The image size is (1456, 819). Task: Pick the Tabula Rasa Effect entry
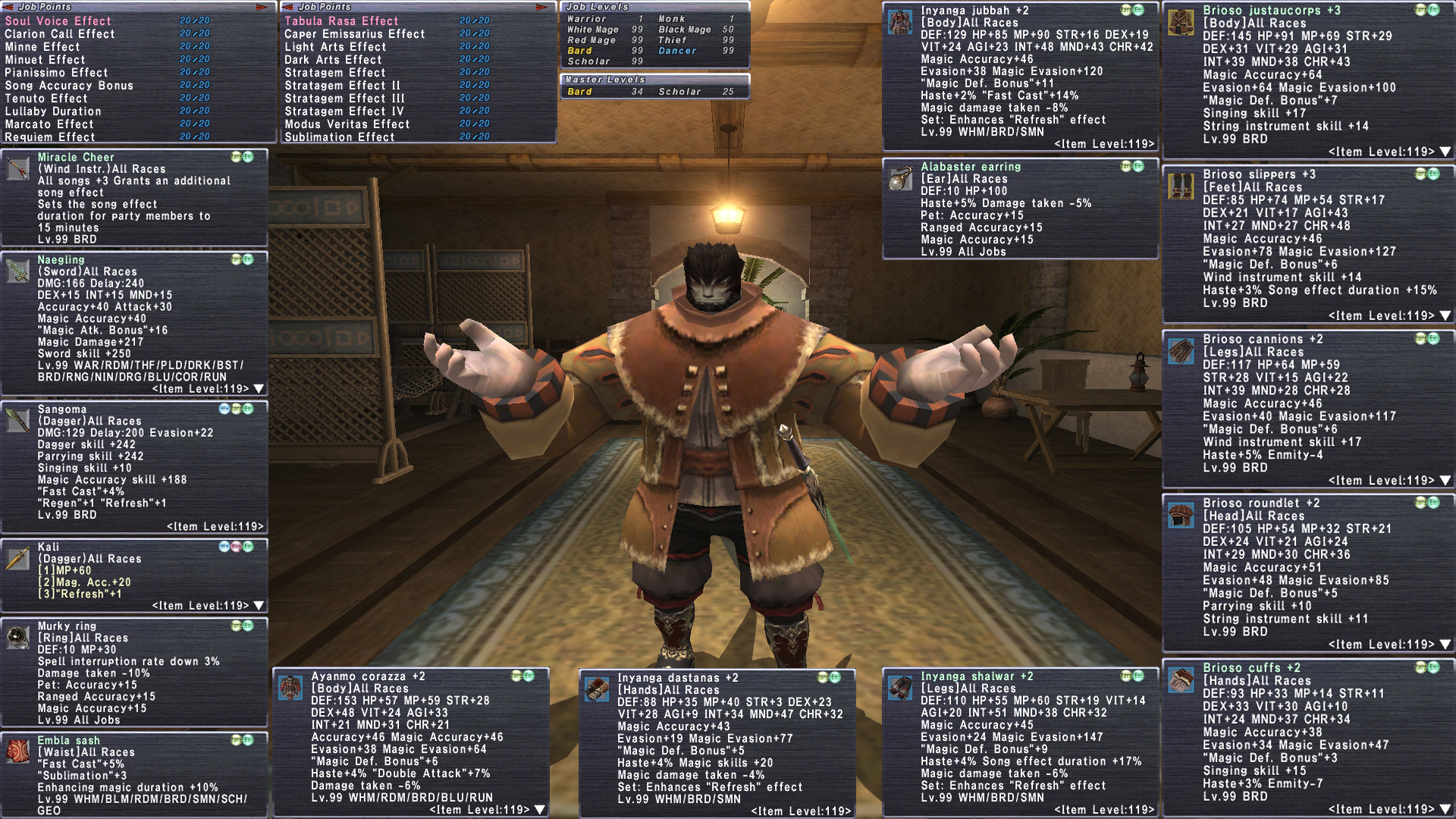click(x=341, y=21)
